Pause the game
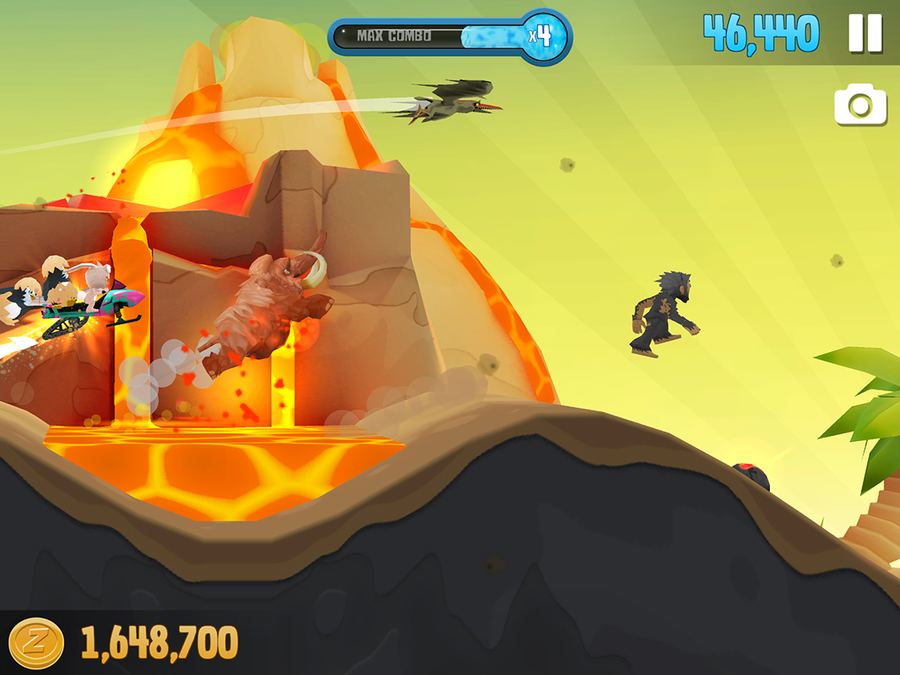This screenshot has height=675, width=900. [x=865, y=34]
